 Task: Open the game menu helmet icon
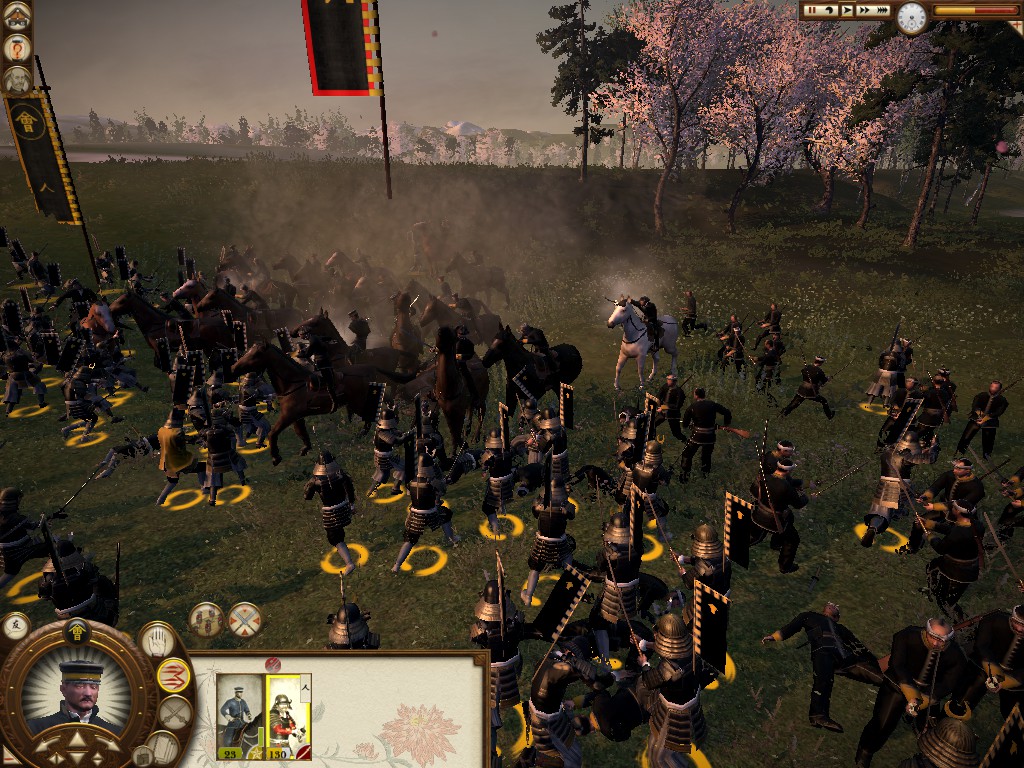(16, 16)
